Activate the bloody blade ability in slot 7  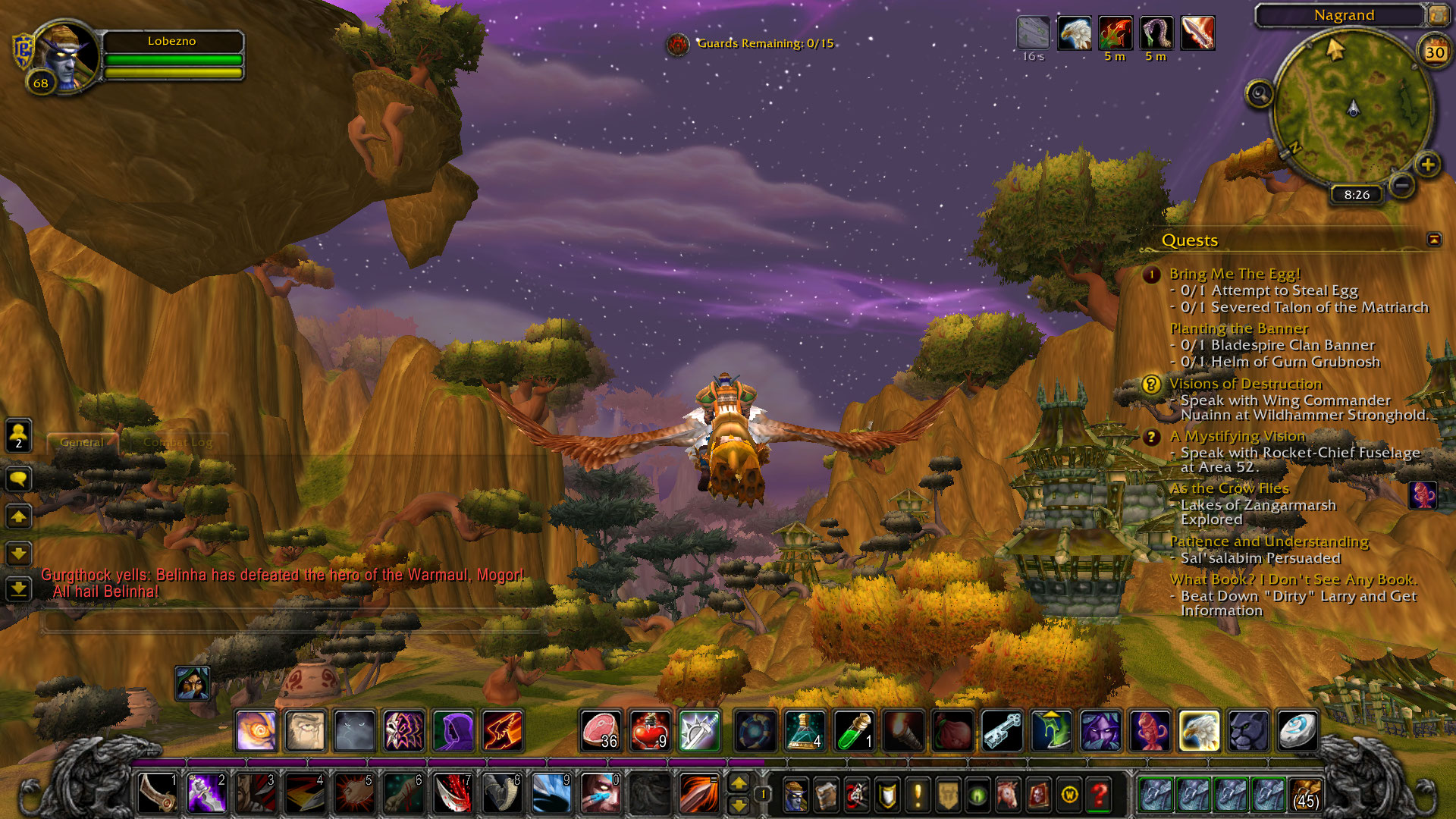[x=453, y=793]
